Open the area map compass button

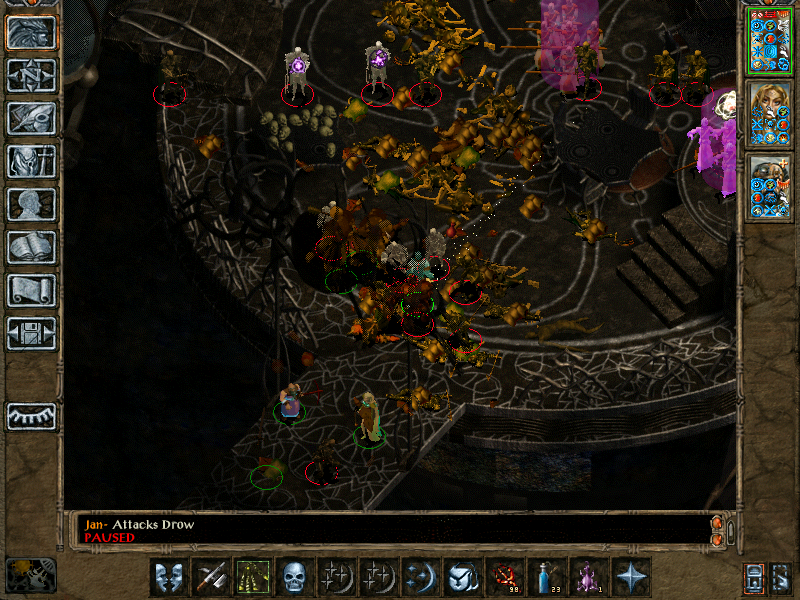[31, 75]
